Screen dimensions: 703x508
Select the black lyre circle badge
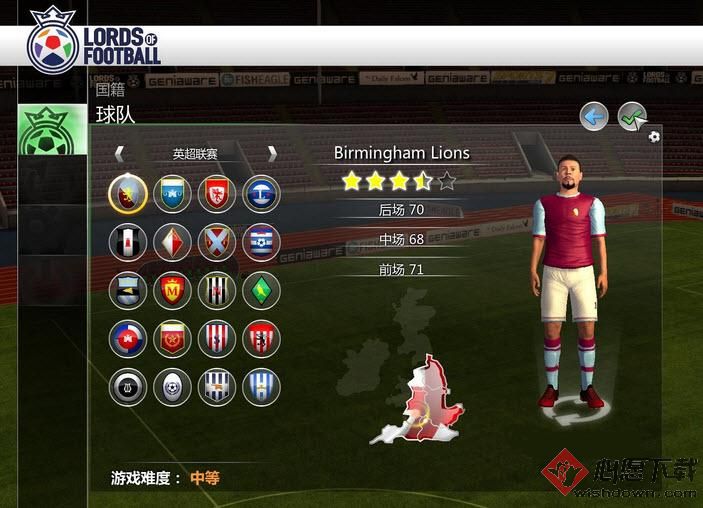[128, 387]
